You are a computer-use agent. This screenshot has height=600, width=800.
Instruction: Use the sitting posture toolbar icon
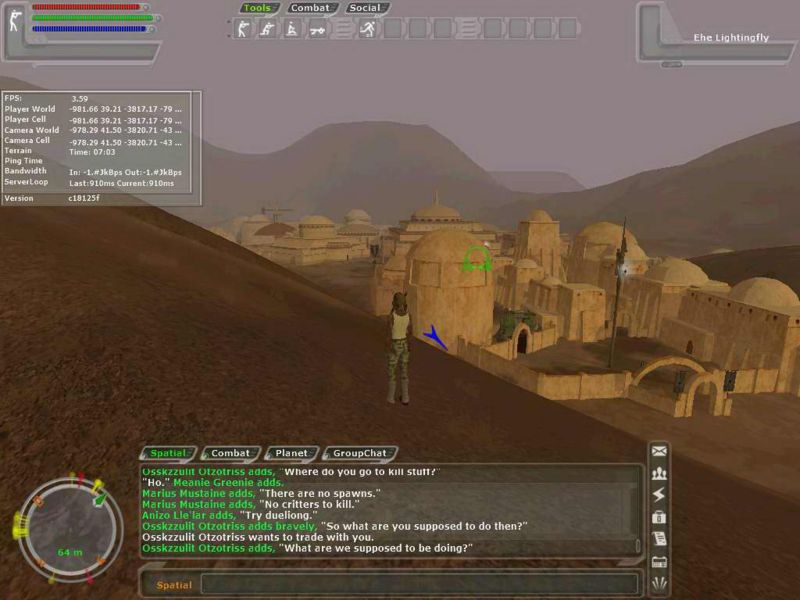click(x=291, y=29)
